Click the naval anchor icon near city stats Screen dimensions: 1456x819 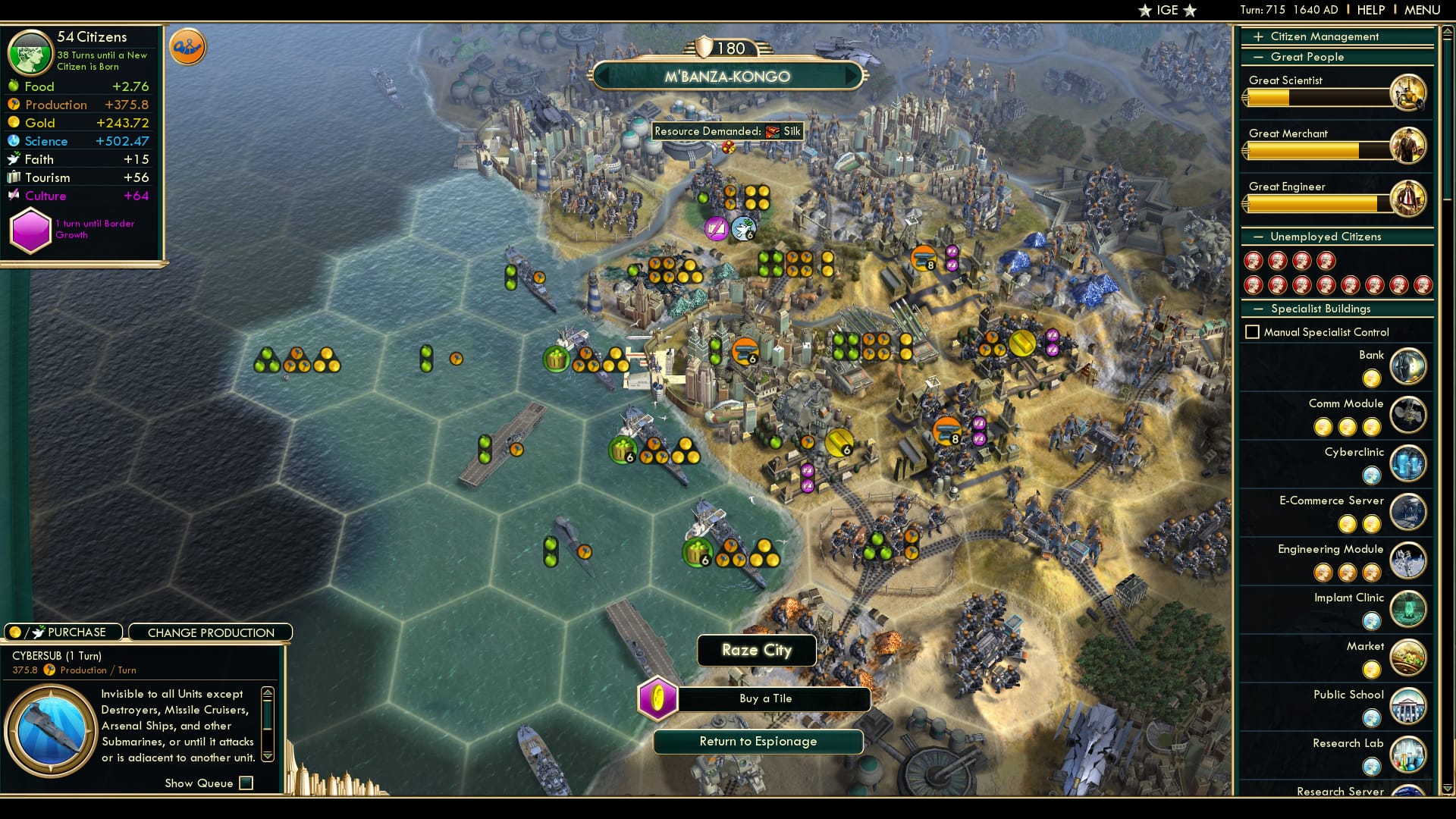(187, 45)
